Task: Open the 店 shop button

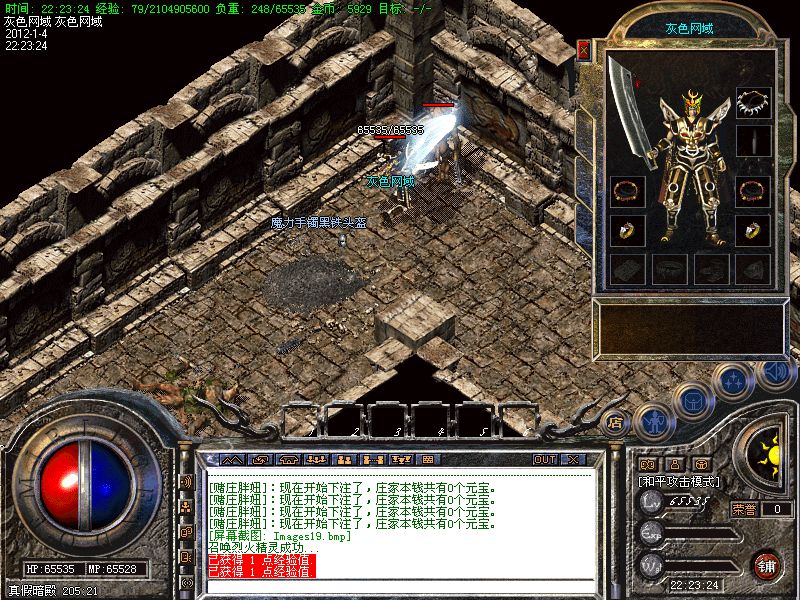Action: (x=616, y=421)
